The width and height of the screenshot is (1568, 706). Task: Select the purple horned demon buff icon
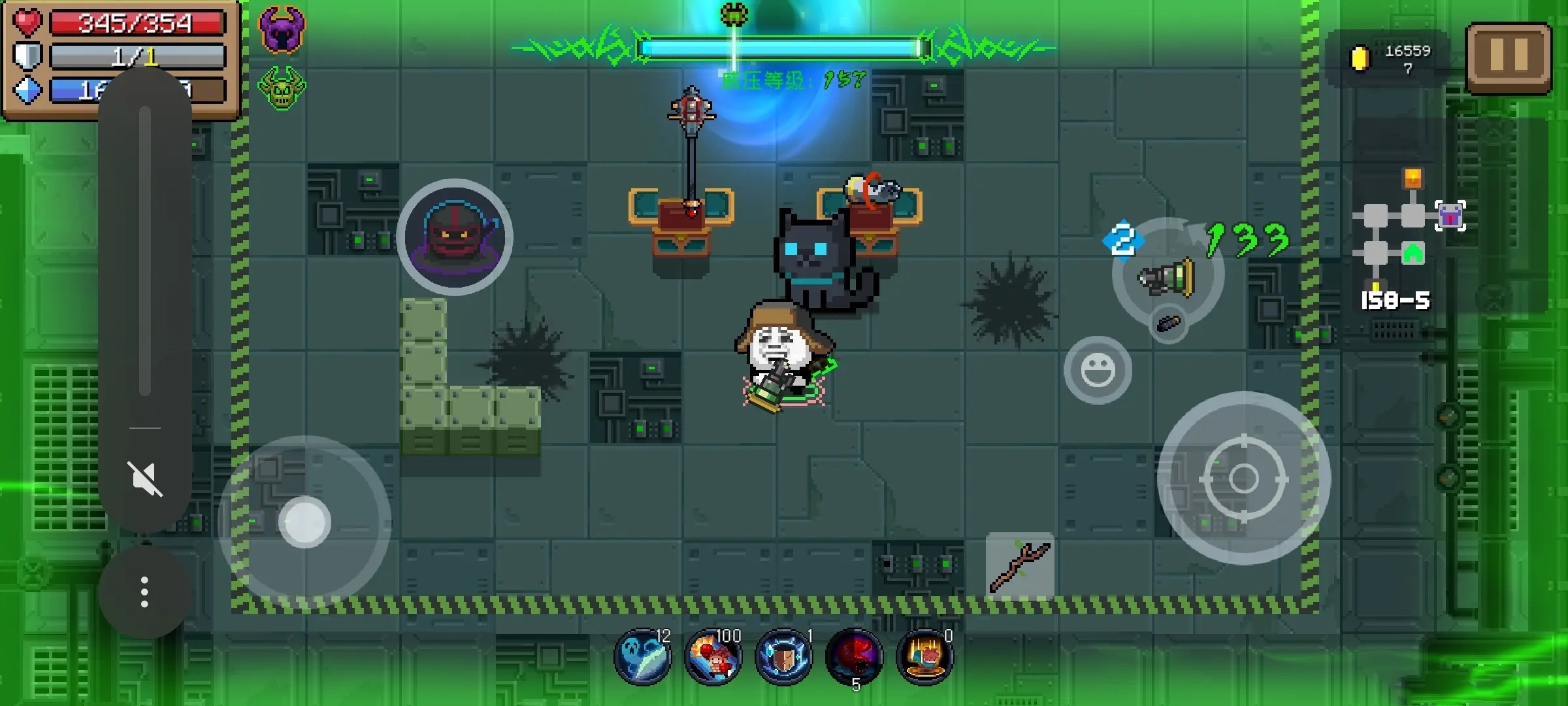pyautogui.click(x=282, y=29)
